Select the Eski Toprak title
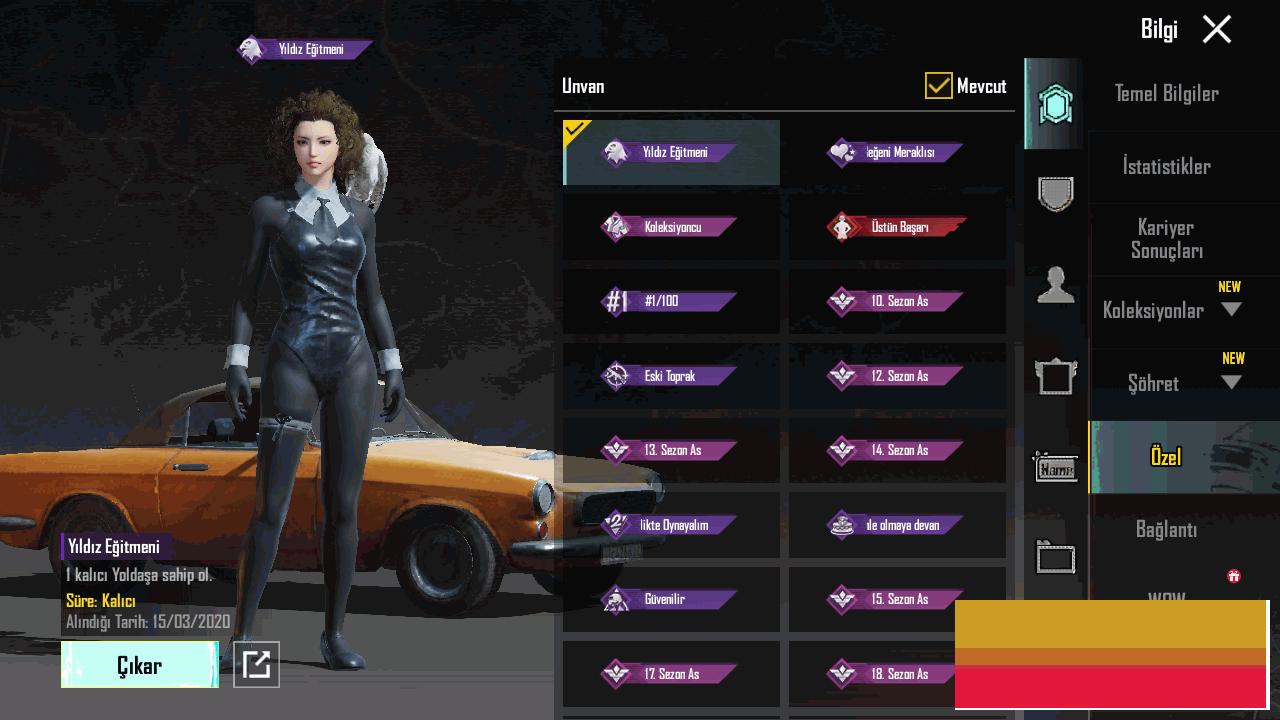 [x=671, y=376]
